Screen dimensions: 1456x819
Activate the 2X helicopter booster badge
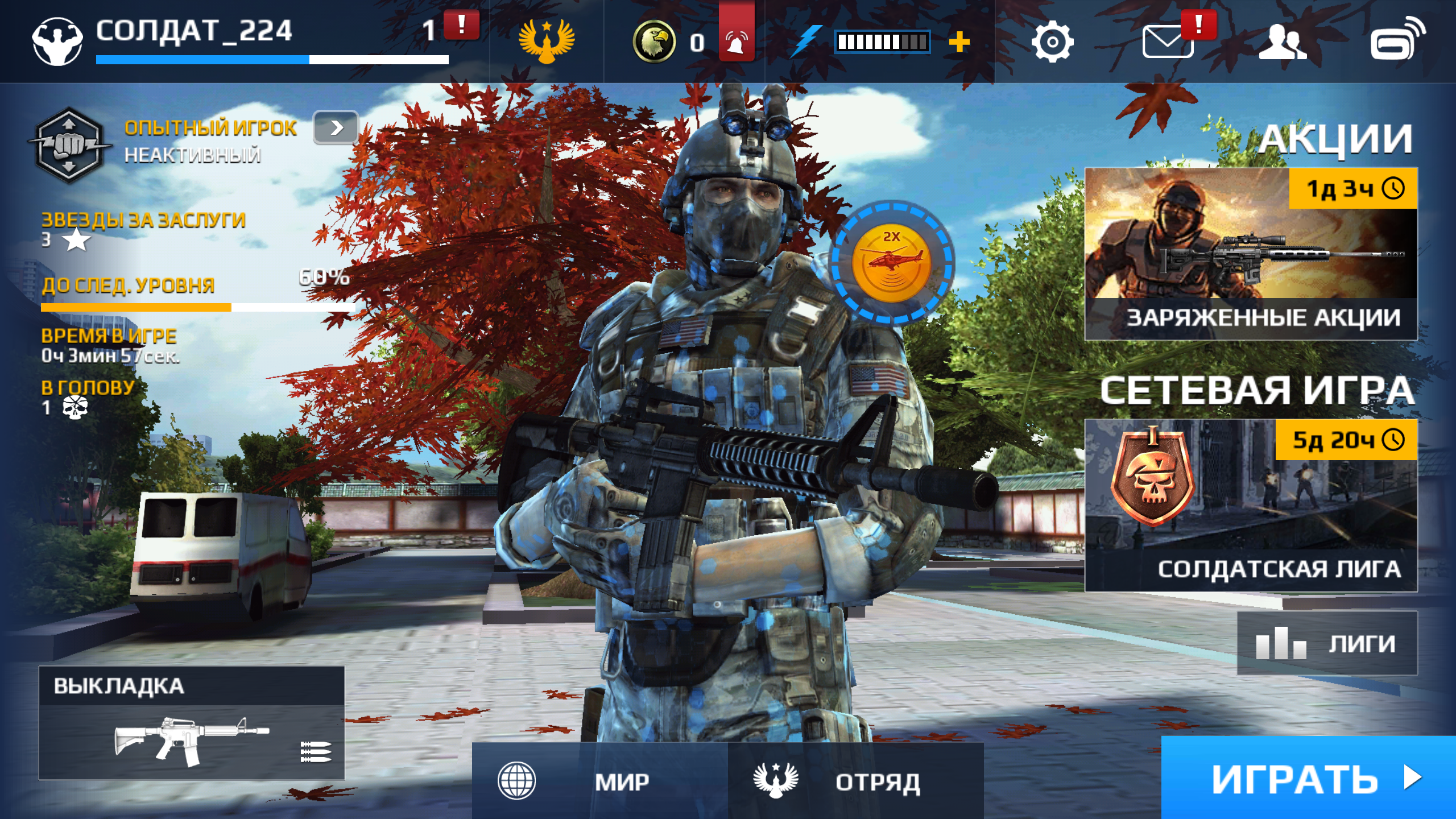pyautogui.click(x=891, y=263)
